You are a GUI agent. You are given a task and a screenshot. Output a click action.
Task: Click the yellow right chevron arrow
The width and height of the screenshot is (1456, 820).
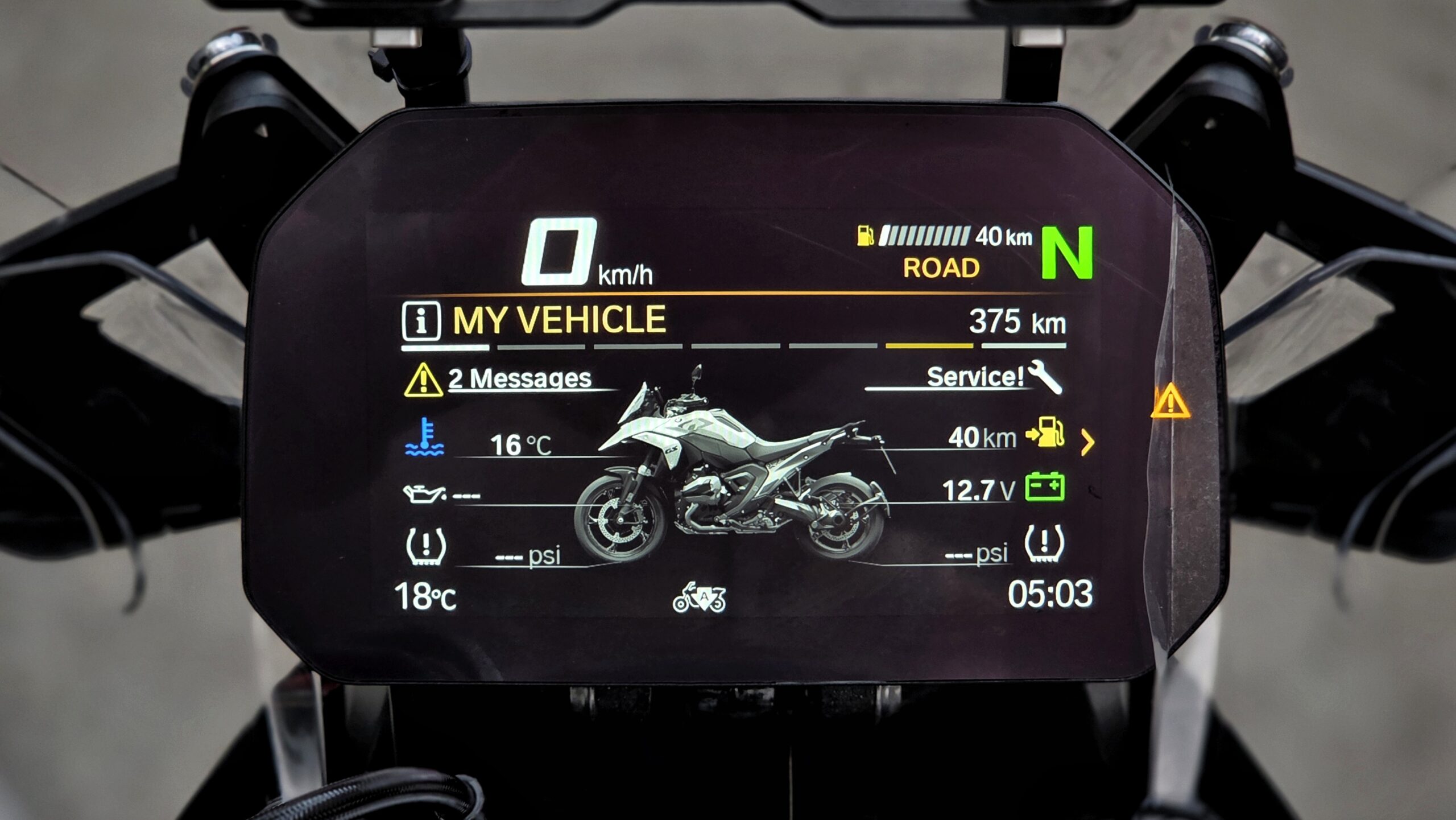(x=1087, y=443)
